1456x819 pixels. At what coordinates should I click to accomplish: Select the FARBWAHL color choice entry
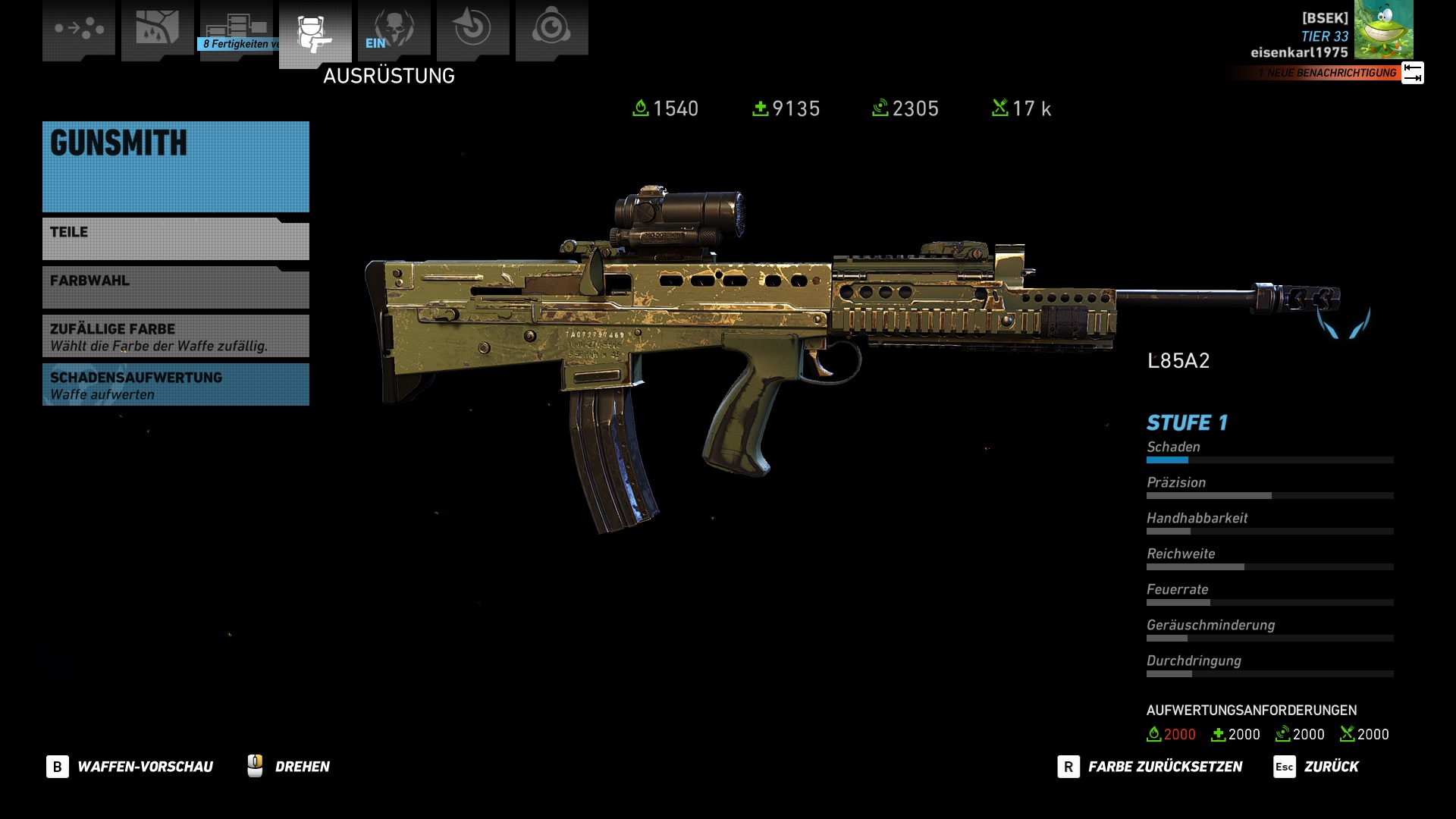pyautogui.click(x=175, y=288)
